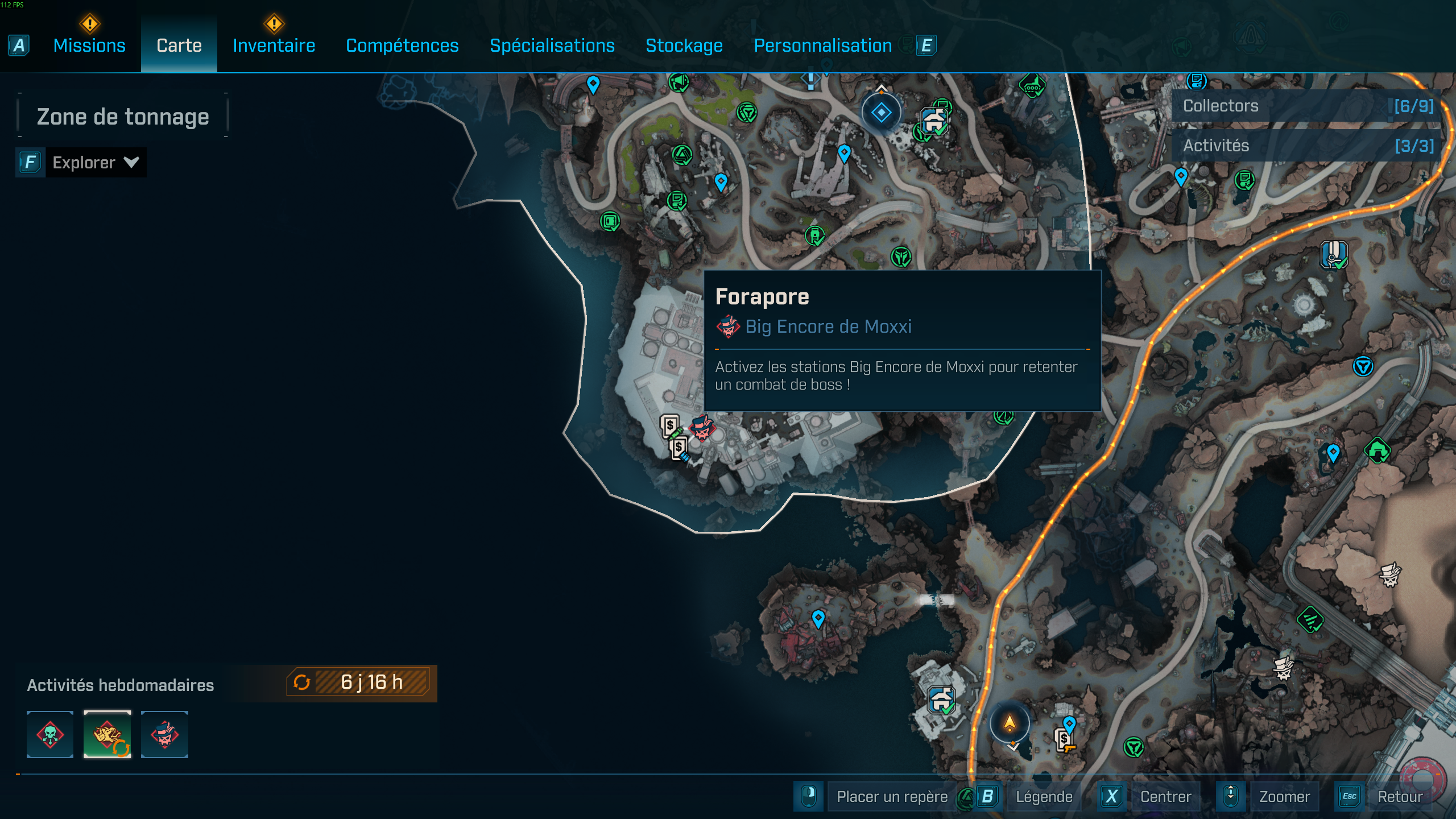1456x819 pixels.
Task: Select the Collectors tracker row
Action: coord(1306,106)
